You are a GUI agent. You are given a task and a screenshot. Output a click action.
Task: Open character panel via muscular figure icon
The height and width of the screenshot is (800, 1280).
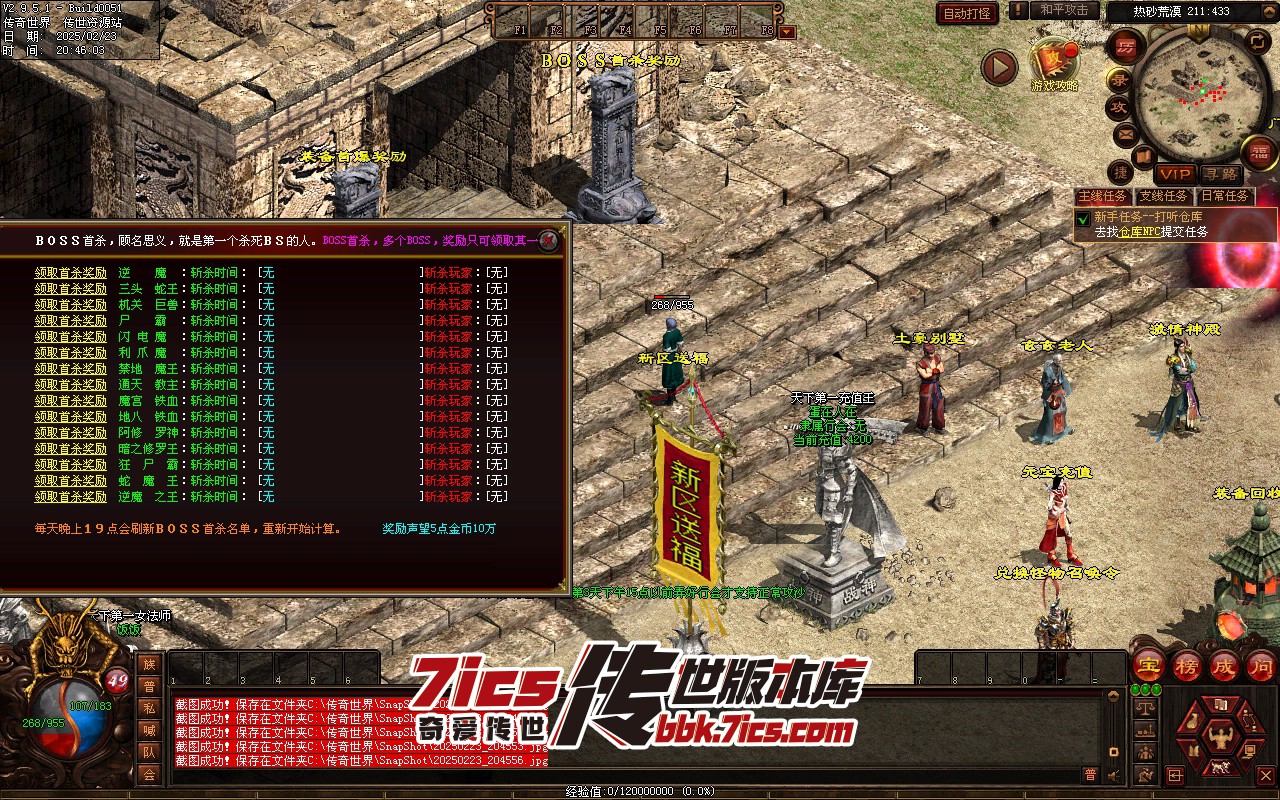click(x=1218, y=738)
